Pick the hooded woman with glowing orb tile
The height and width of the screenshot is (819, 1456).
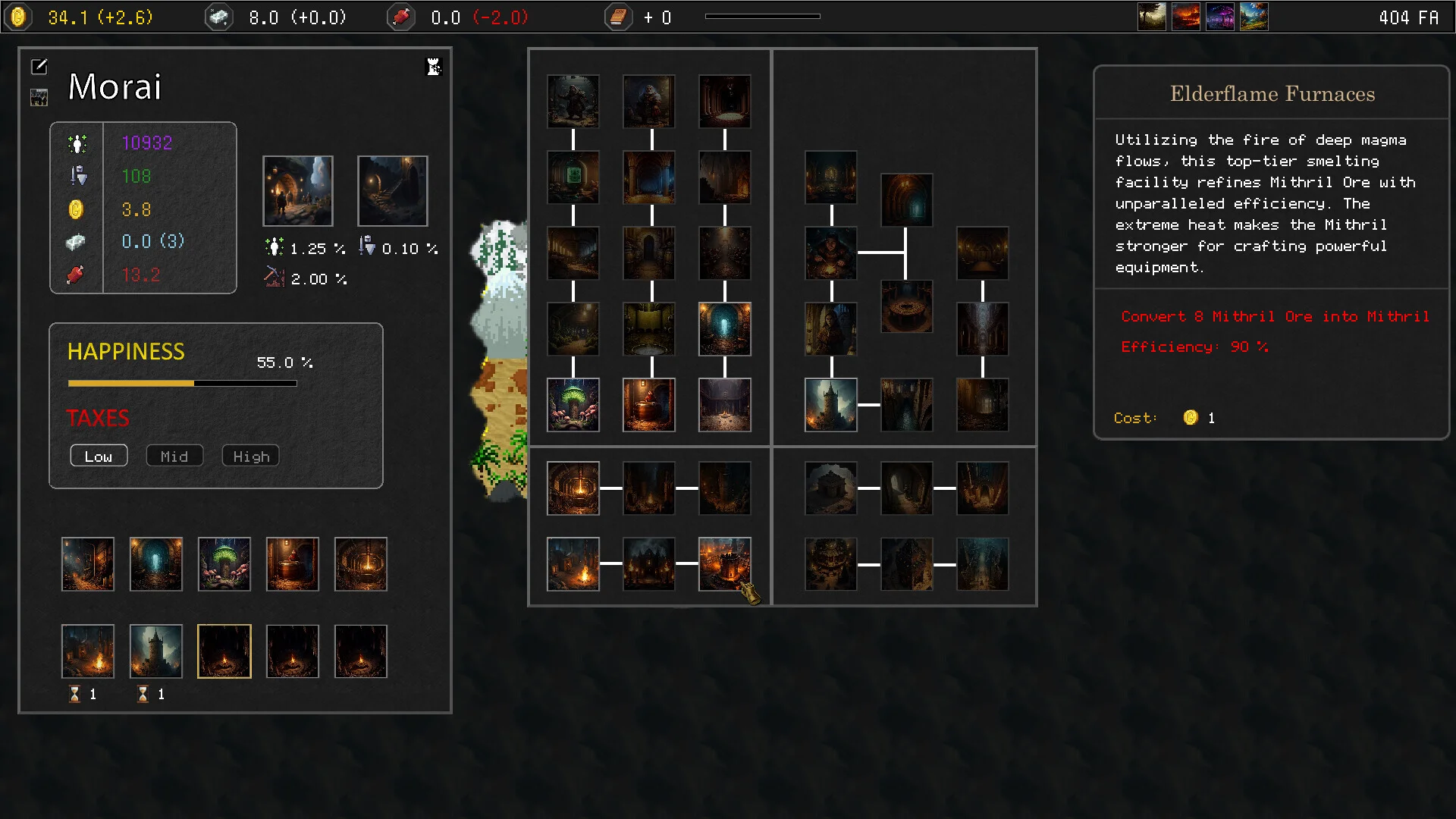click(831, 253)
